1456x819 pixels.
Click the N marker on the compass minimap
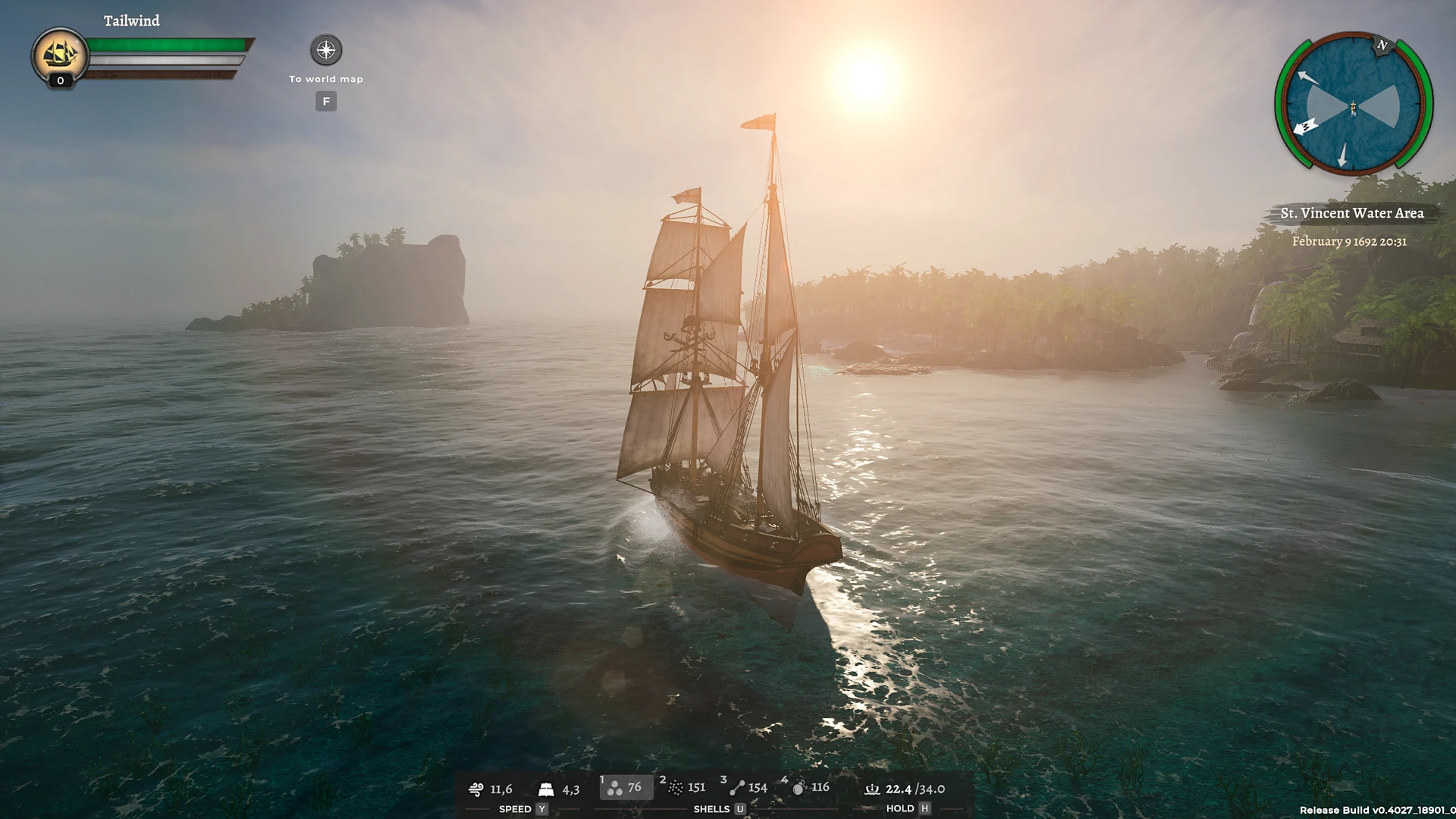tap(1385, 45)
